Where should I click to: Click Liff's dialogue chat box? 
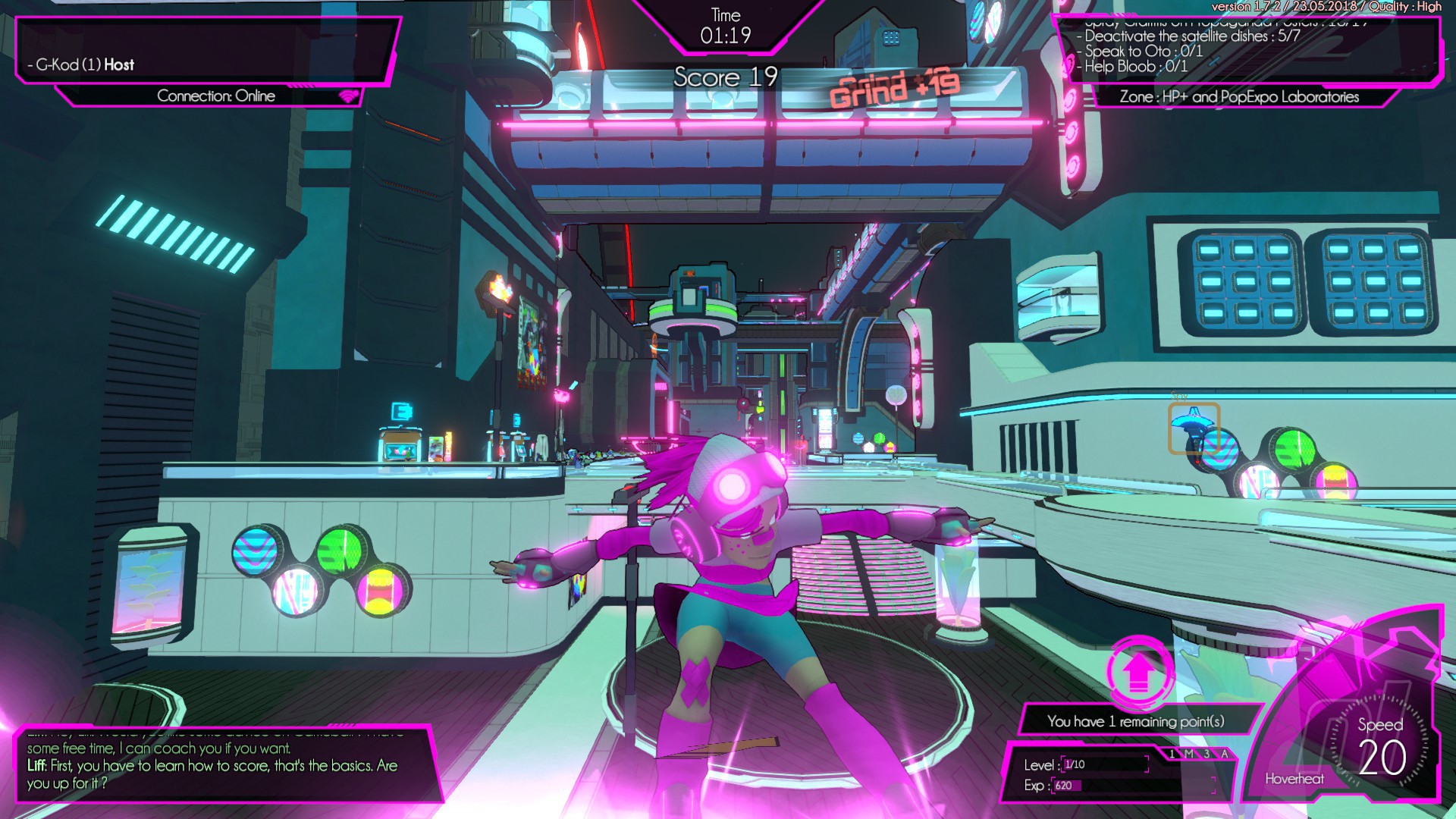pyautogui.click(x=220, y=764)
